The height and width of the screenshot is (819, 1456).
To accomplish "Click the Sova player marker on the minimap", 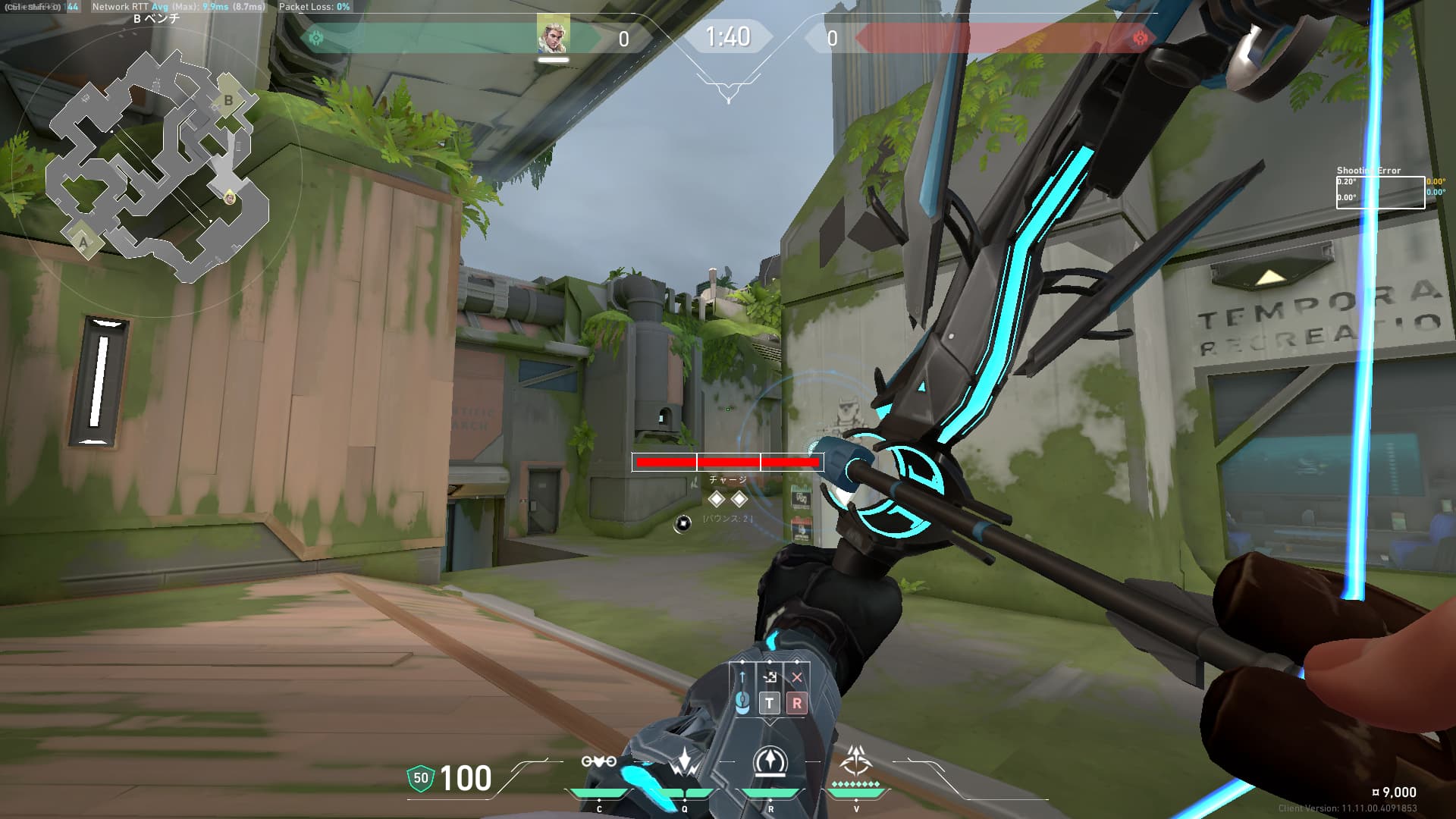I will coord(229,198).
